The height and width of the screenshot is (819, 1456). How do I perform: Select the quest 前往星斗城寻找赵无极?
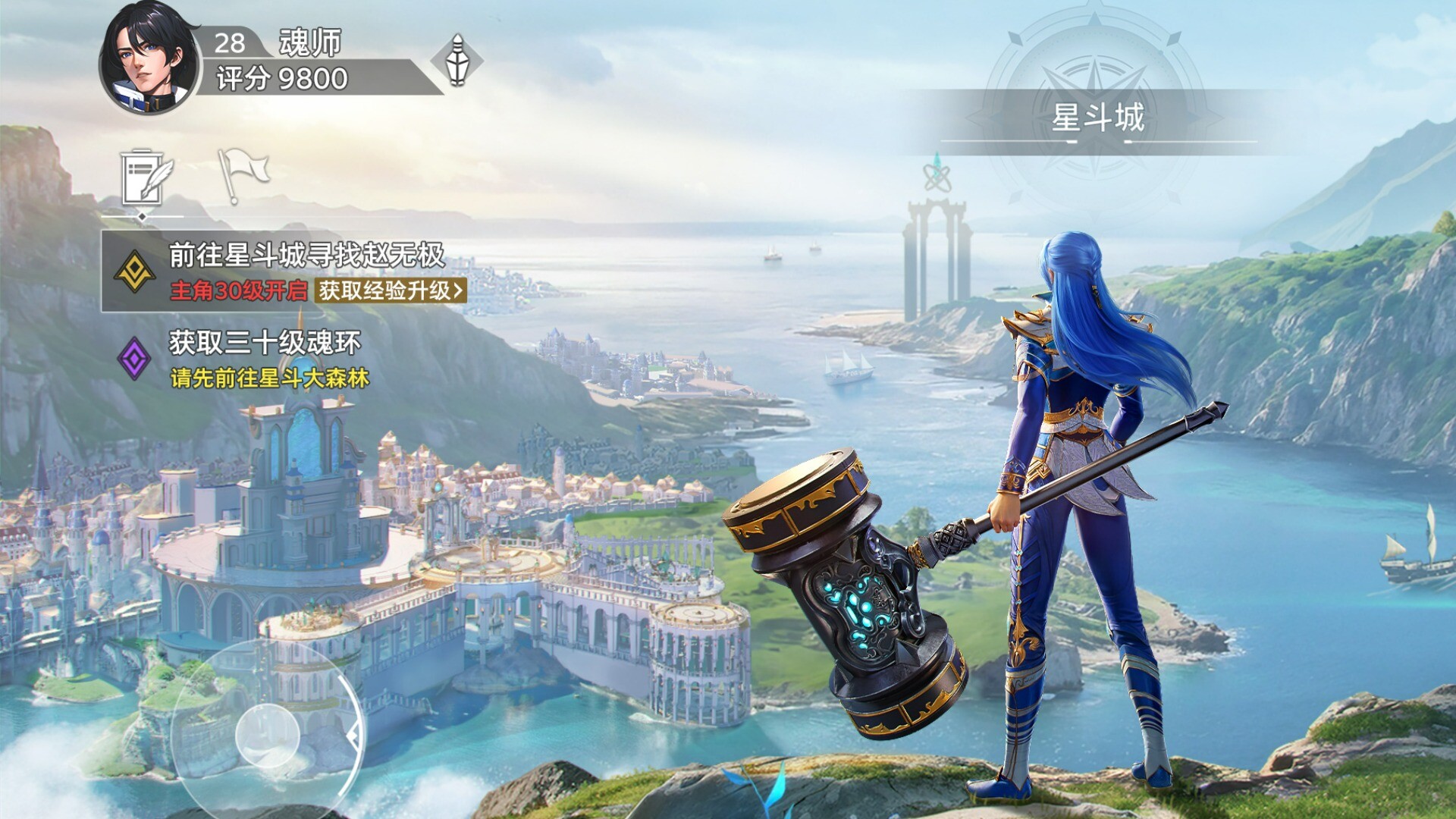tap(306, 256)
